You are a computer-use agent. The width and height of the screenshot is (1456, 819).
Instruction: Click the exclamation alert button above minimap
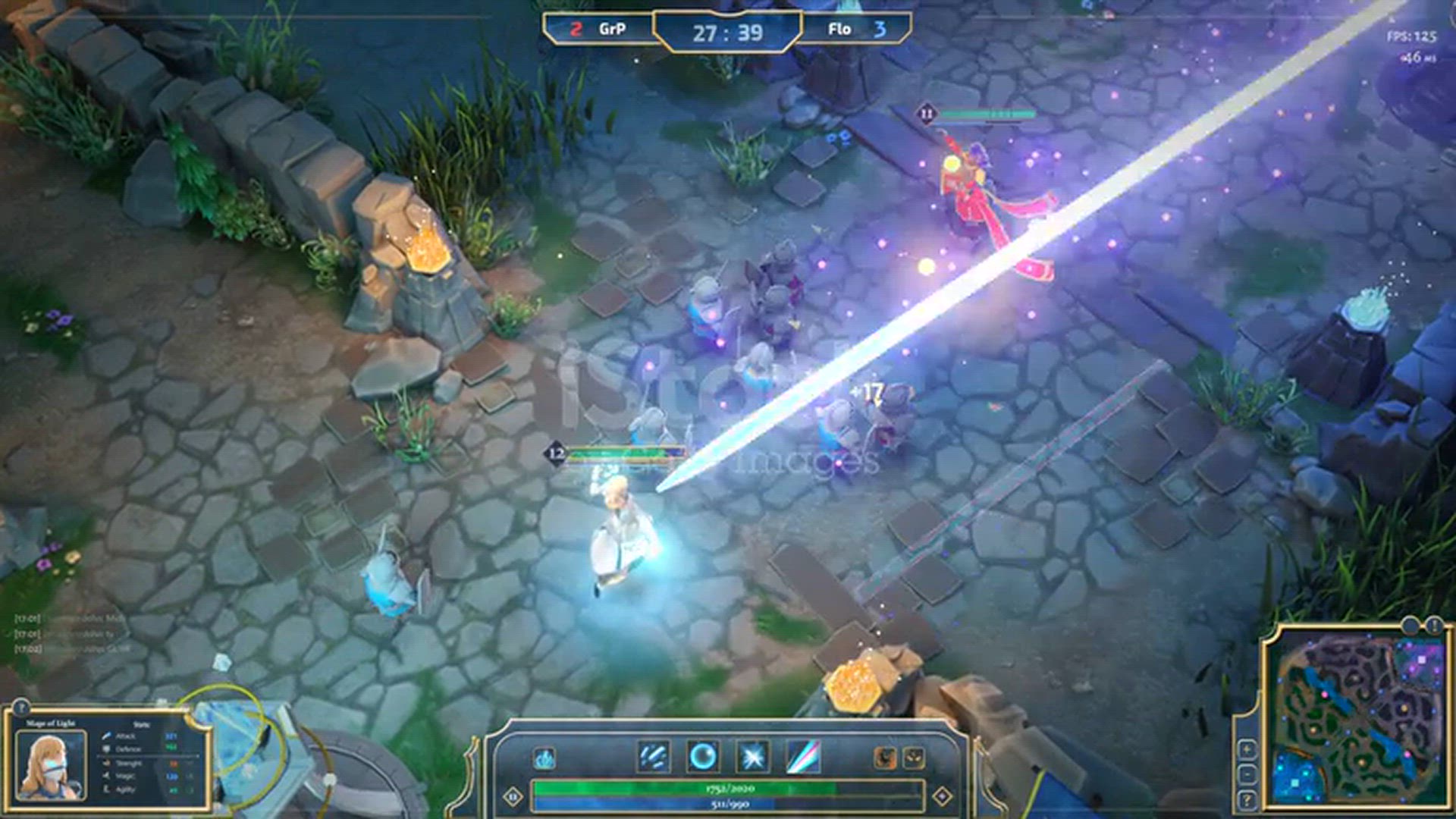[1432, 626]
